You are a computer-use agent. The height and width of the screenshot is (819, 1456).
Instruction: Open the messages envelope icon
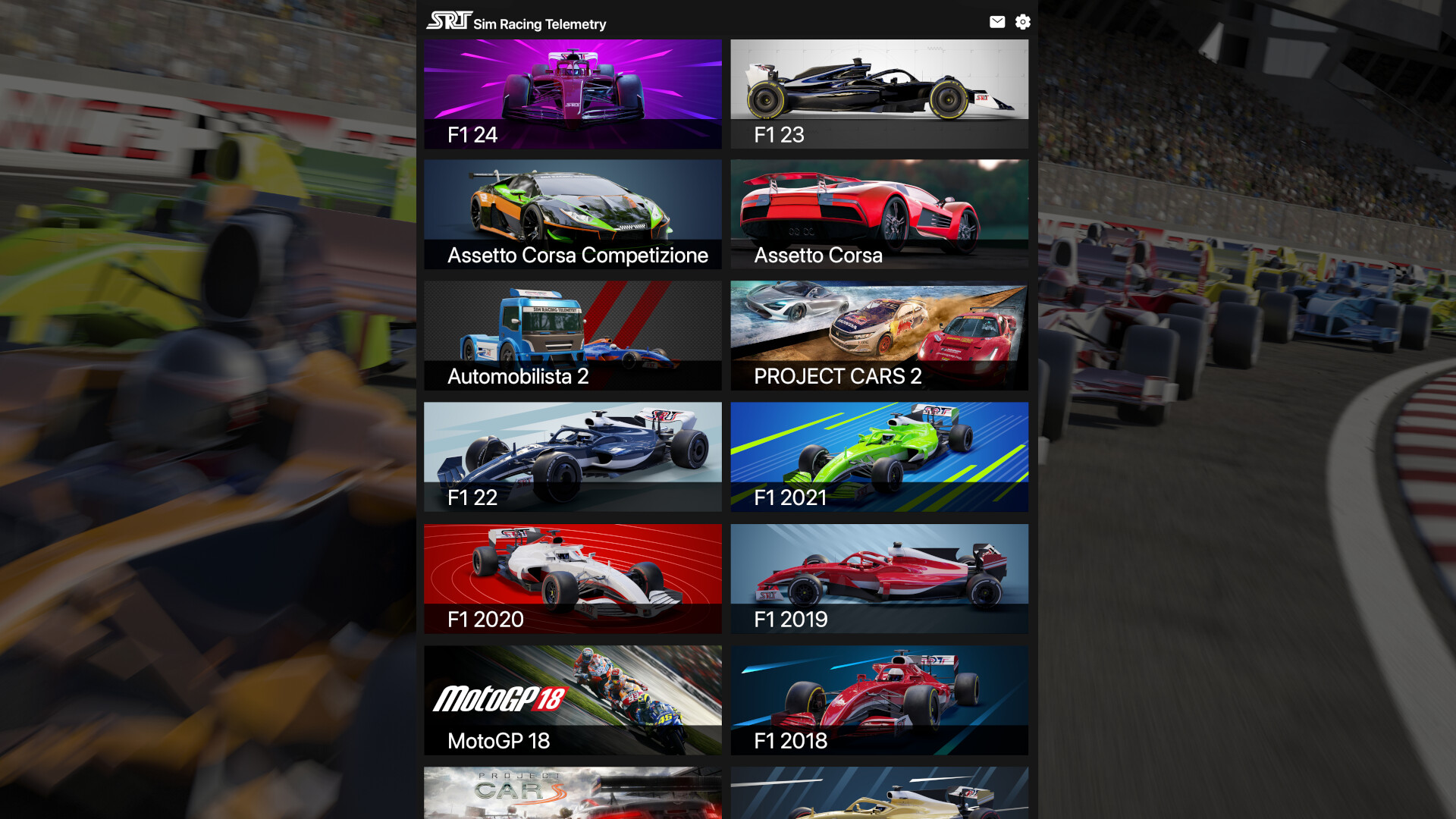click(x=997, y=22)
